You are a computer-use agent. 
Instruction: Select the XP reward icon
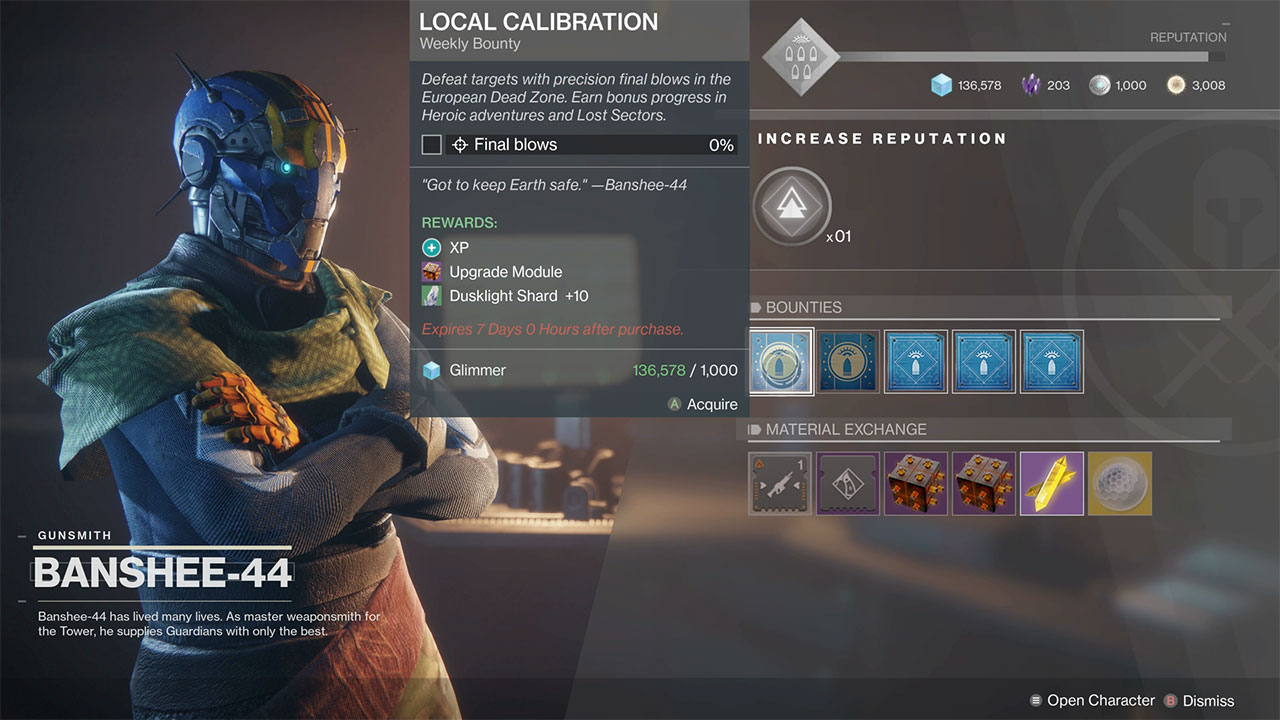tap(434, 247)
